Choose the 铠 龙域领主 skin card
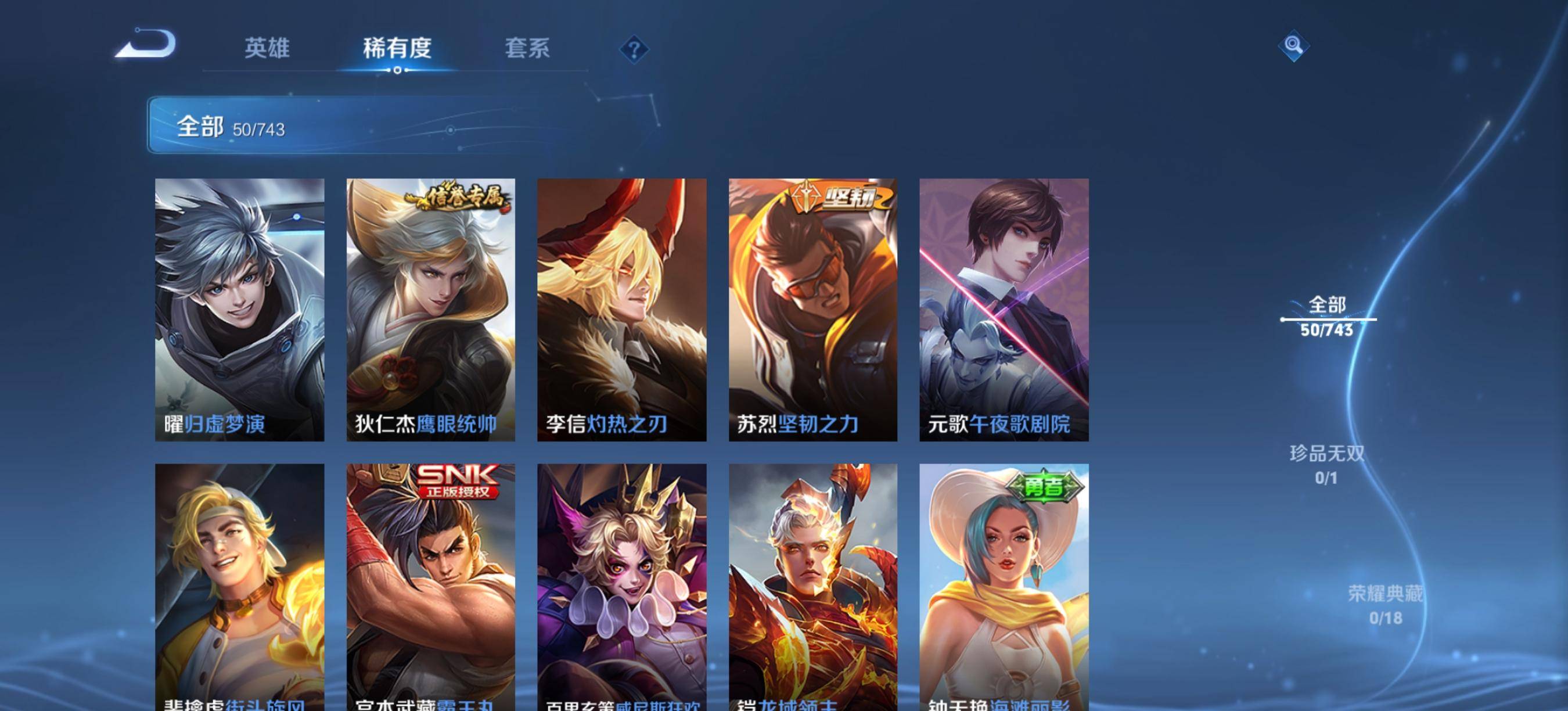1568x711 pixels. pyautogui.click(x=812, y=586)
